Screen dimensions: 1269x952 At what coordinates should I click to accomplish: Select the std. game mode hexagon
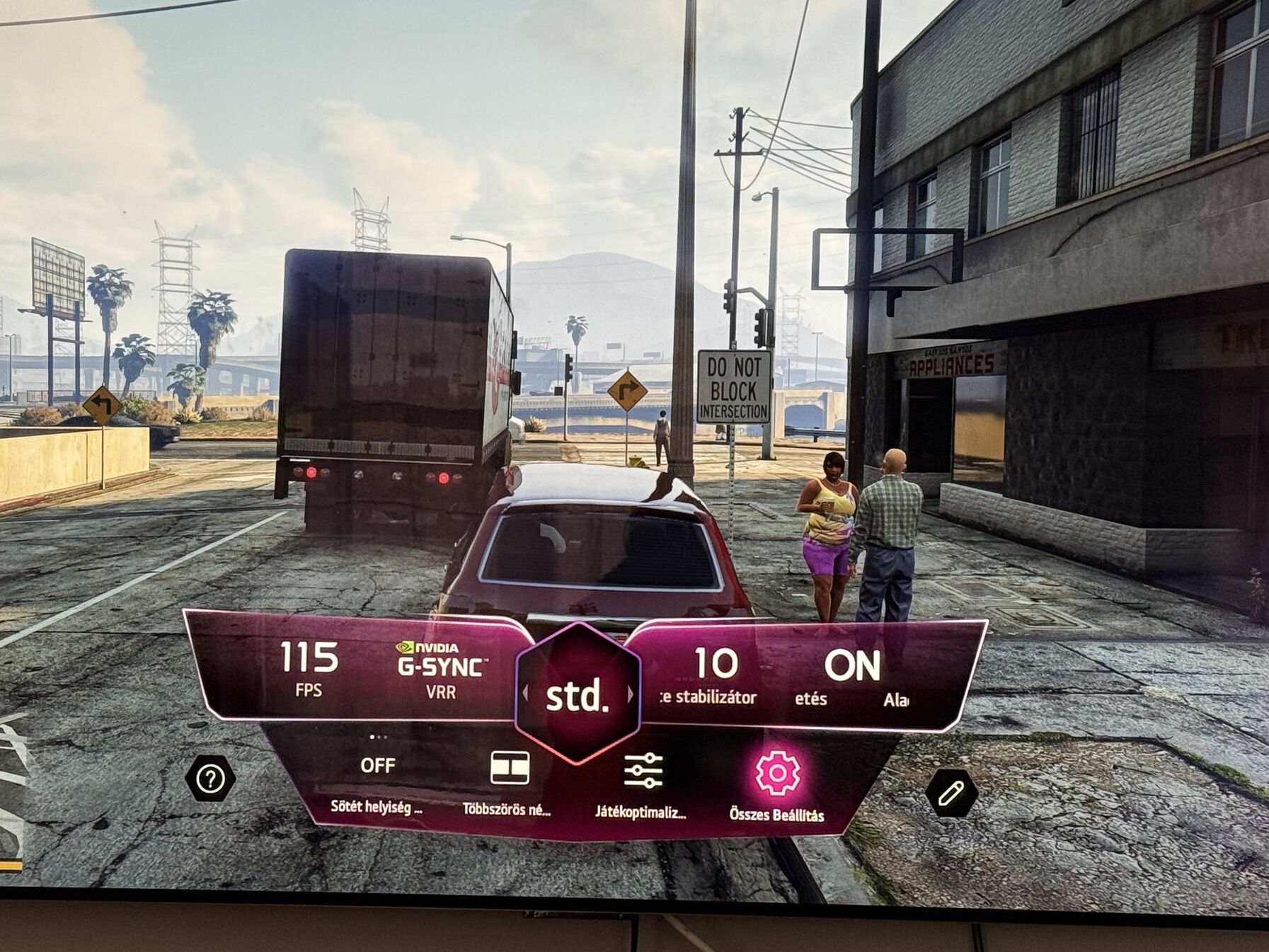tap(578, 696)
